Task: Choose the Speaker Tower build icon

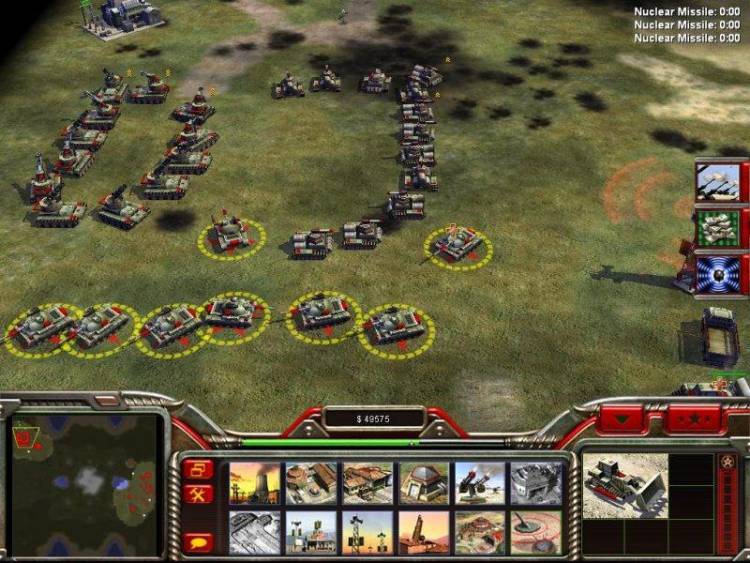Action: pos(367,532)
